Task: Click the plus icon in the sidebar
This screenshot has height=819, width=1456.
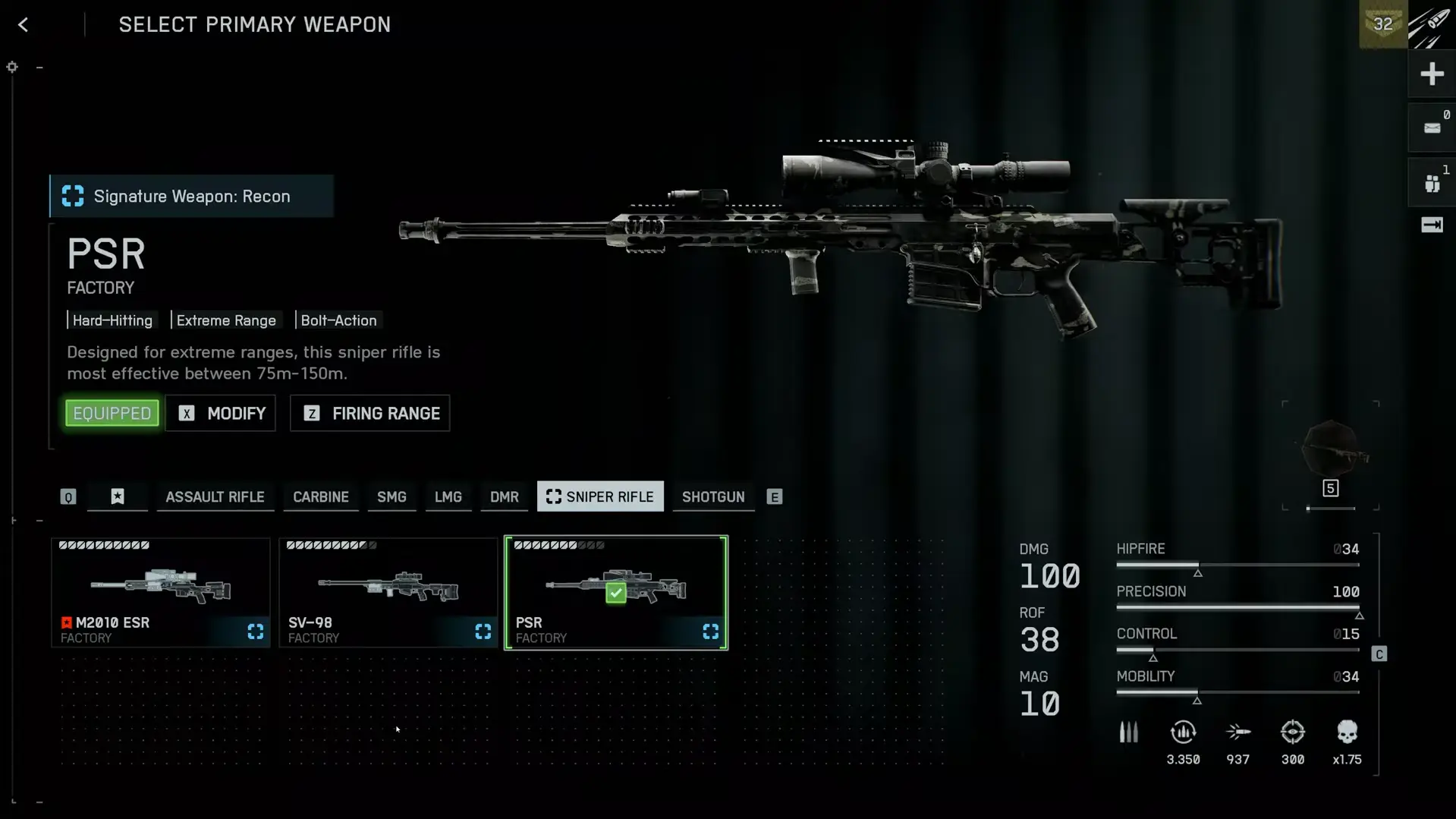Action: point(1432,74)
